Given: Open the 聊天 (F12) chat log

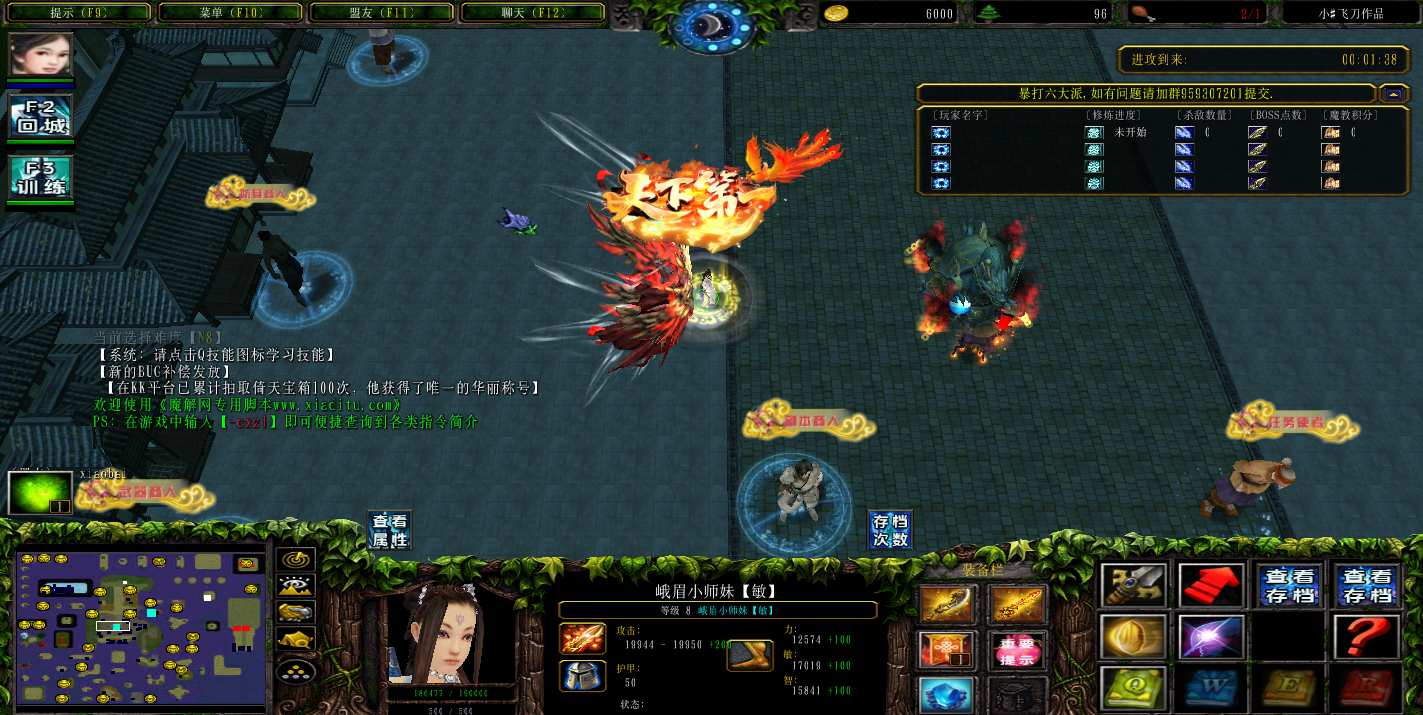Looking at the screenshot, I should pos(532,13).
